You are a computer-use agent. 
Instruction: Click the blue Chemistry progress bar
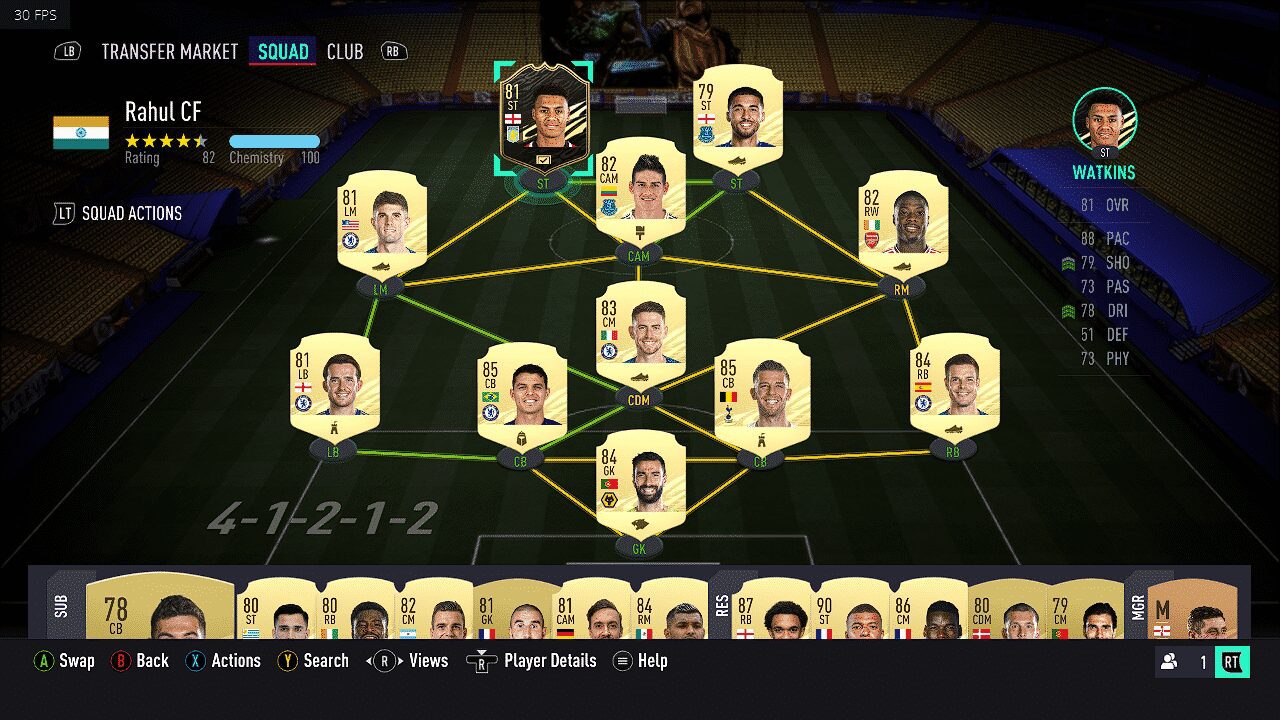coord(275,141)
